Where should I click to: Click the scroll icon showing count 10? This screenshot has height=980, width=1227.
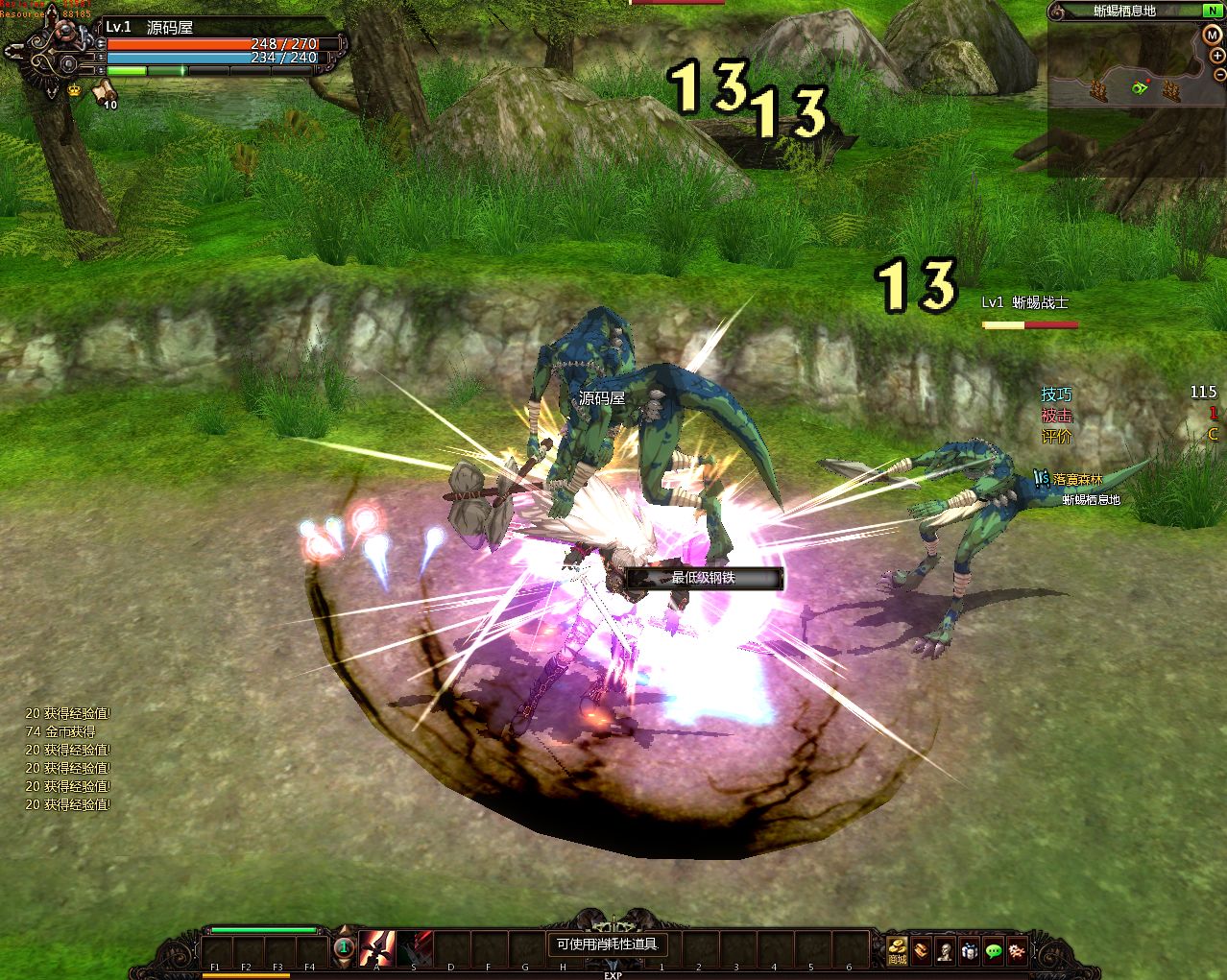(103, 92)
